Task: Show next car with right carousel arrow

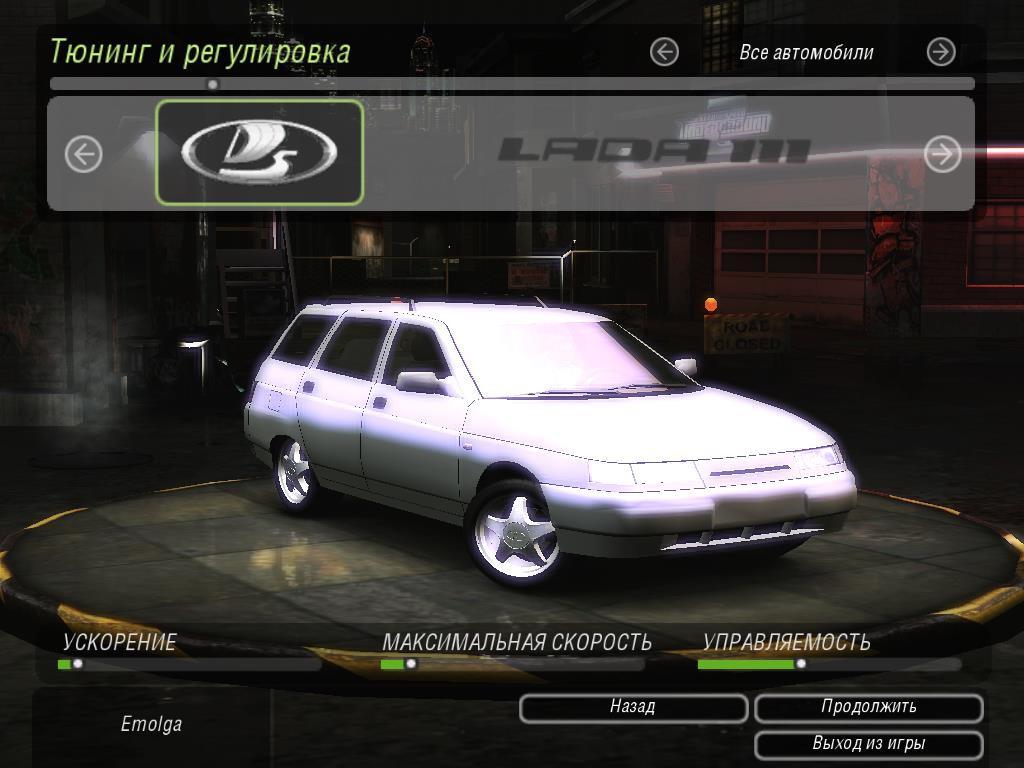Action: coord(942,153)
